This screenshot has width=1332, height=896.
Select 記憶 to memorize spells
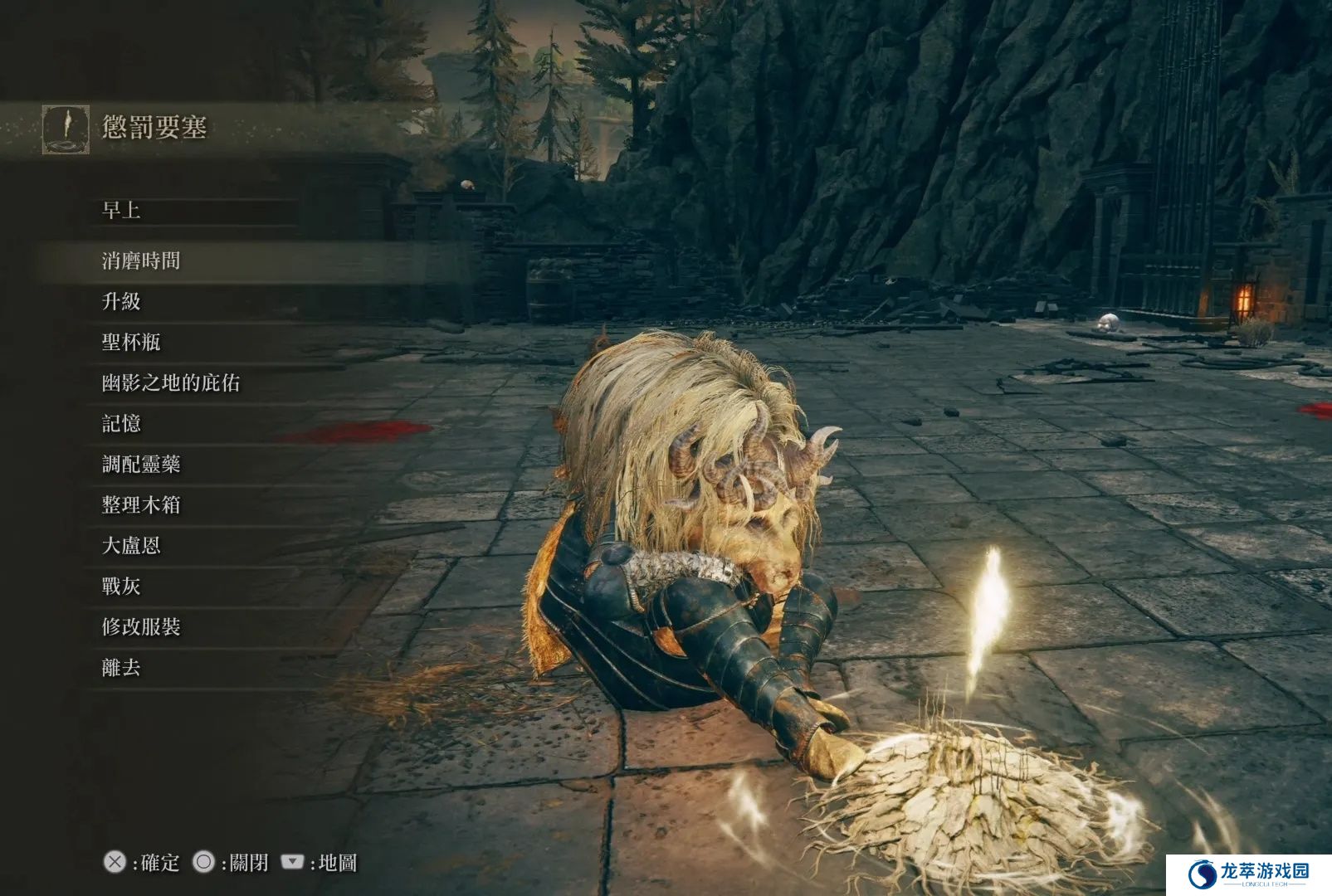click(x=121, y=423)
